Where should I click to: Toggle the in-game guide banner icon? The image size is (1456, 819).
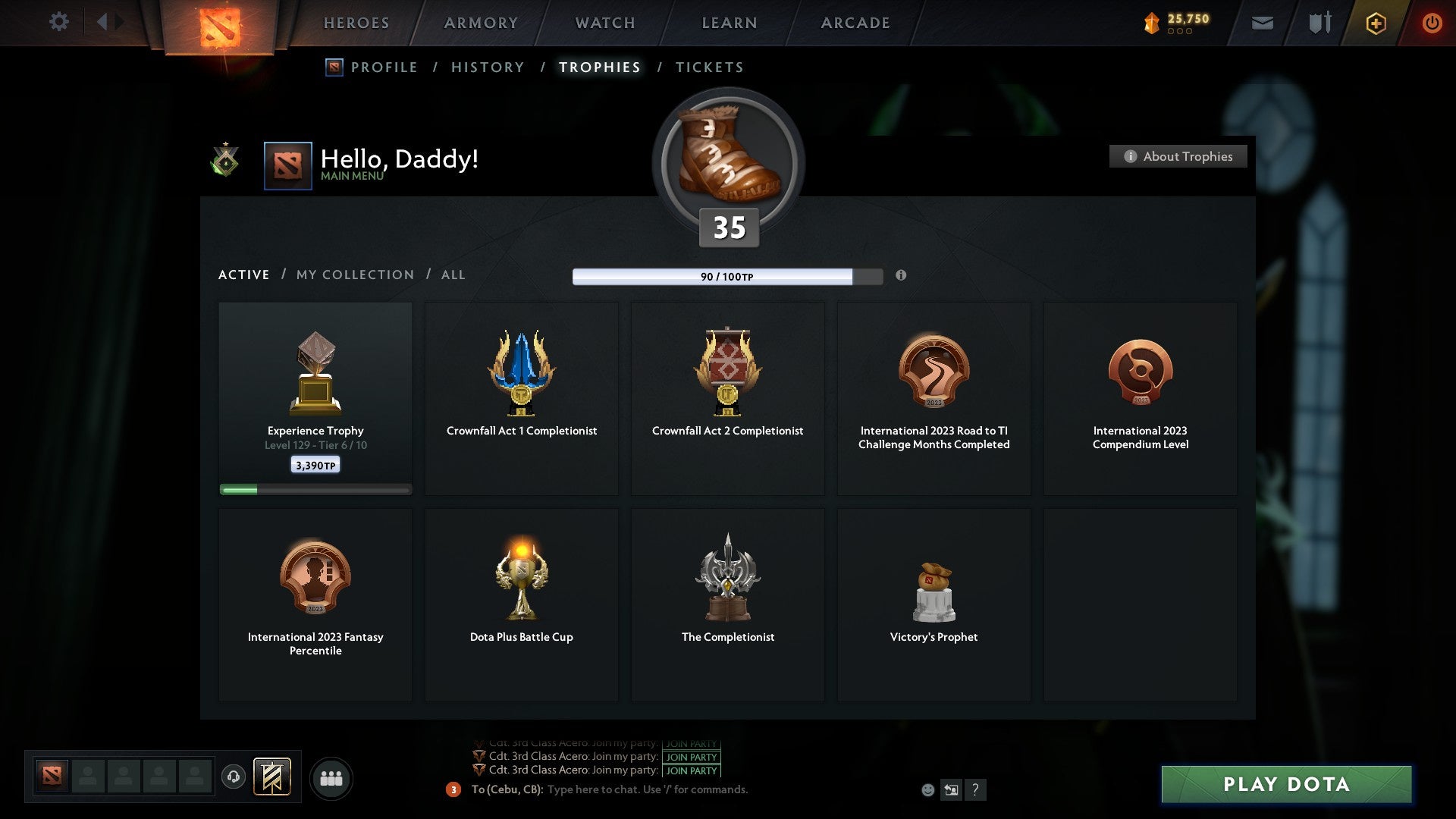pos(273,777)
